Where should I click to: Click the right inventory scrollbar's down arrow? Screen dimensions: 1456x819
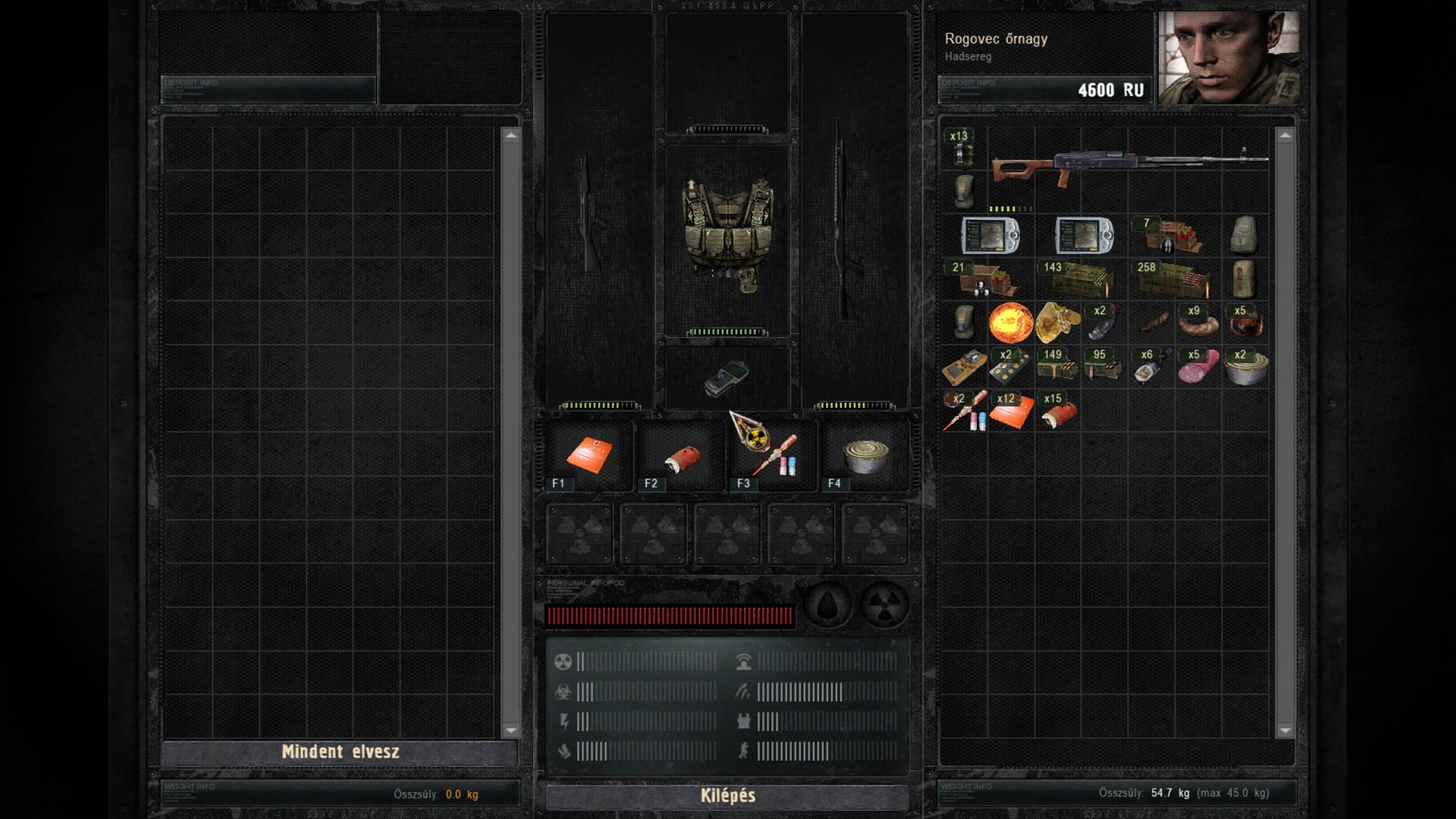coord(1285,730)
